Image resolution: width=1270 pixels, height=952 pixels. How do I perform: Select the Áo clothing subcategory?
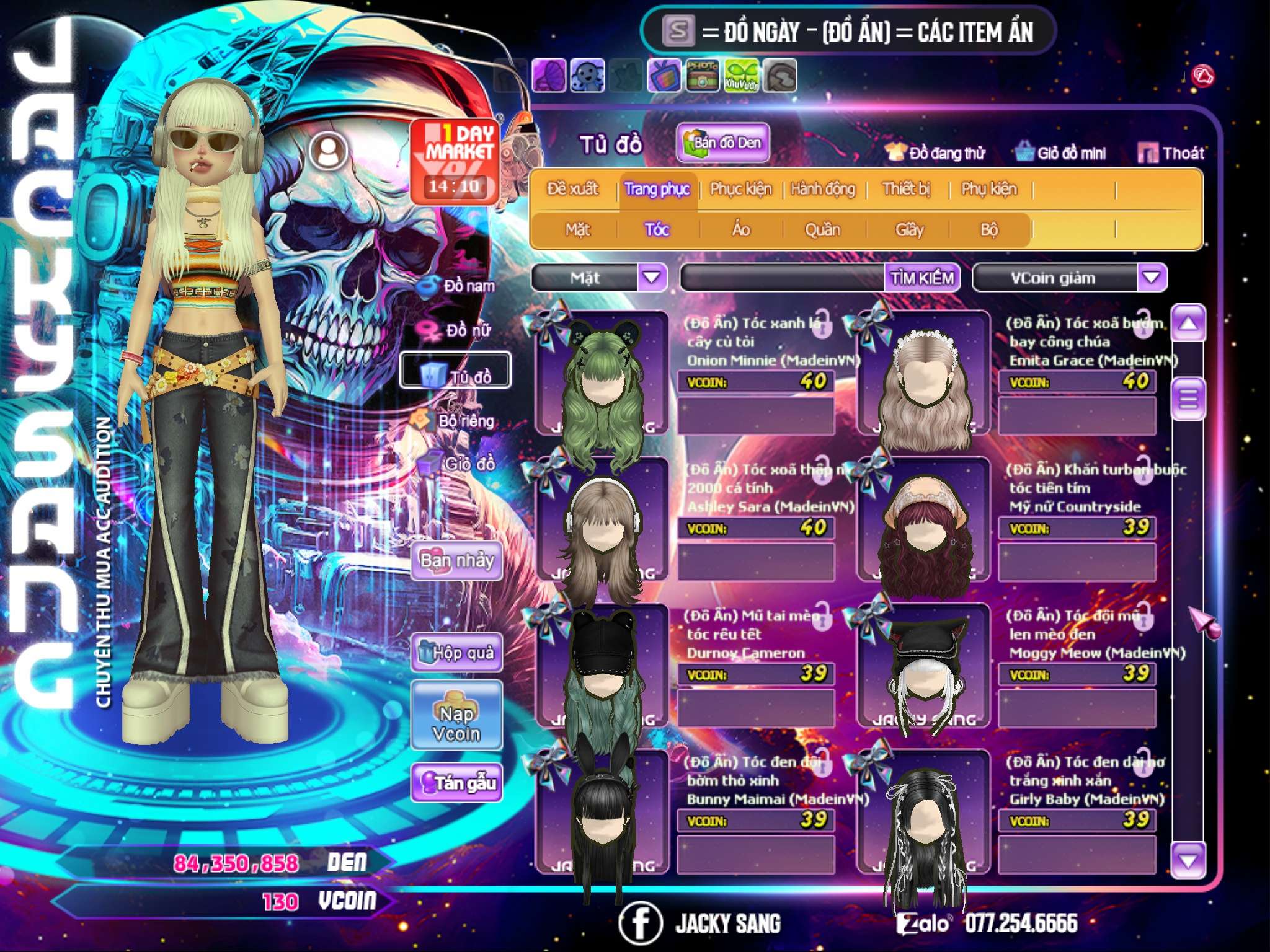pos(741,230)
